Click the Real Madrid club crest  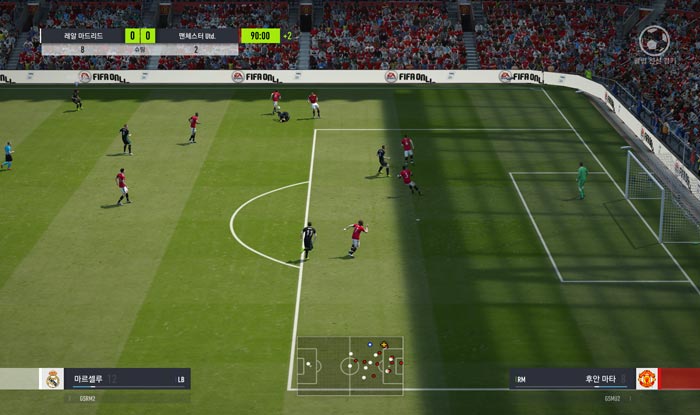click(x=51, y=379)
